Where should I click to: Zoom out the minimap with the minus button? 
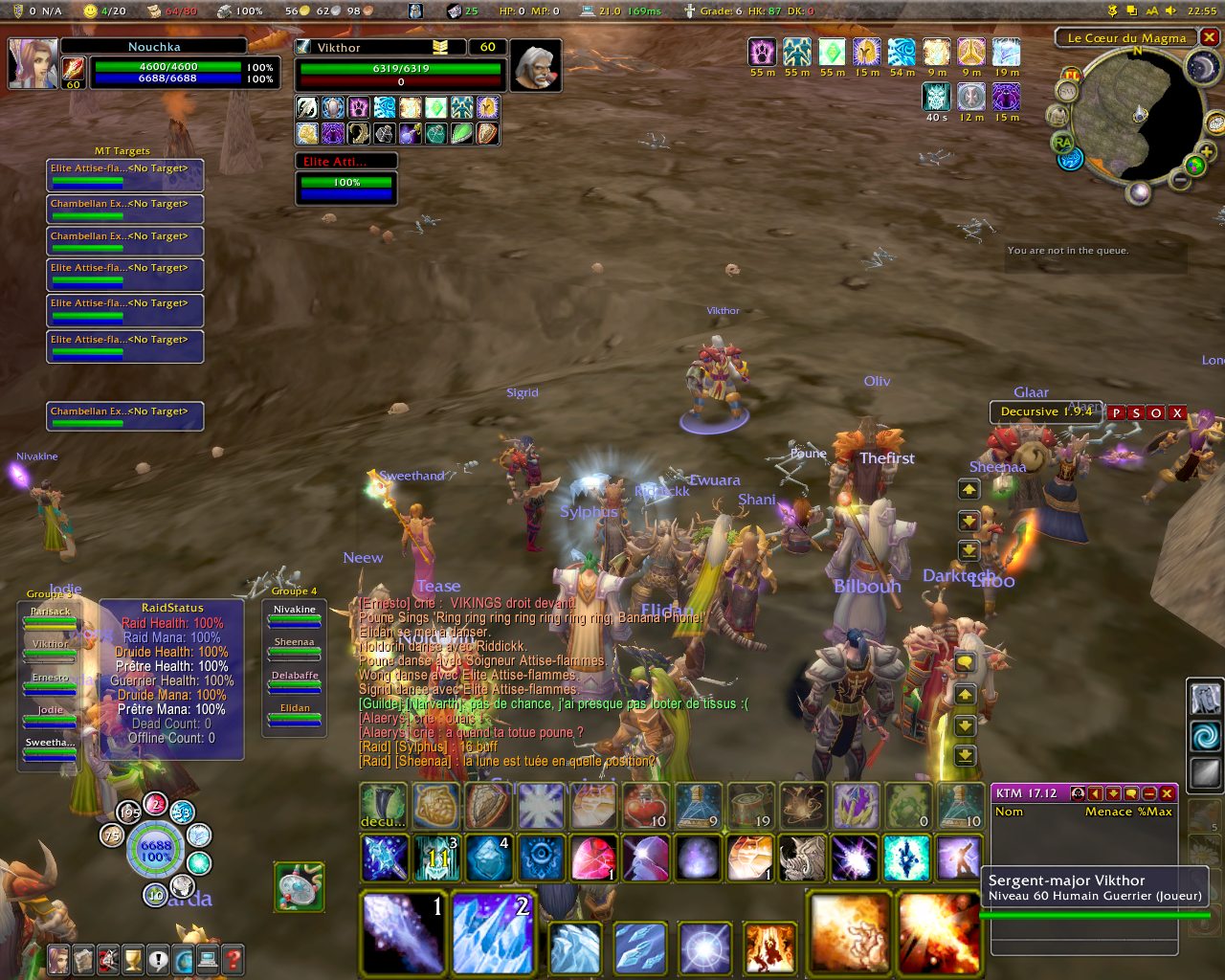(1181, 180)
